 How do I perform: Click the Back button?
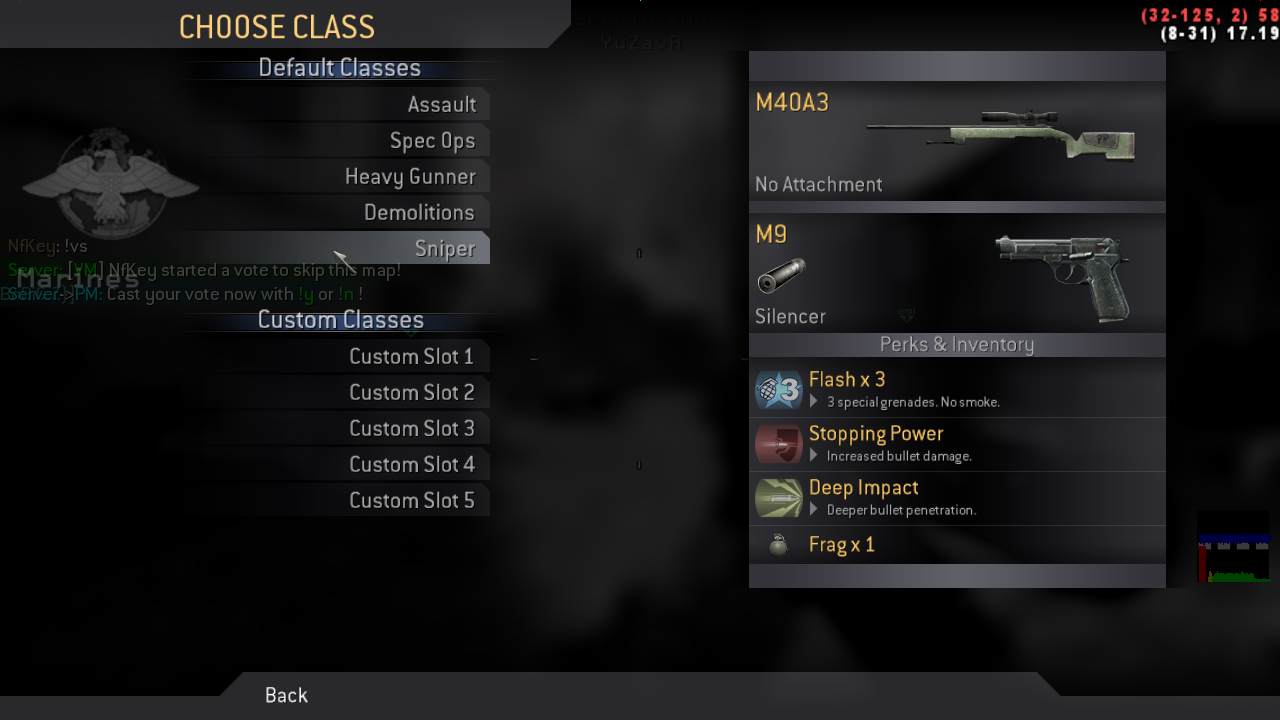click(x=286, y=694)
